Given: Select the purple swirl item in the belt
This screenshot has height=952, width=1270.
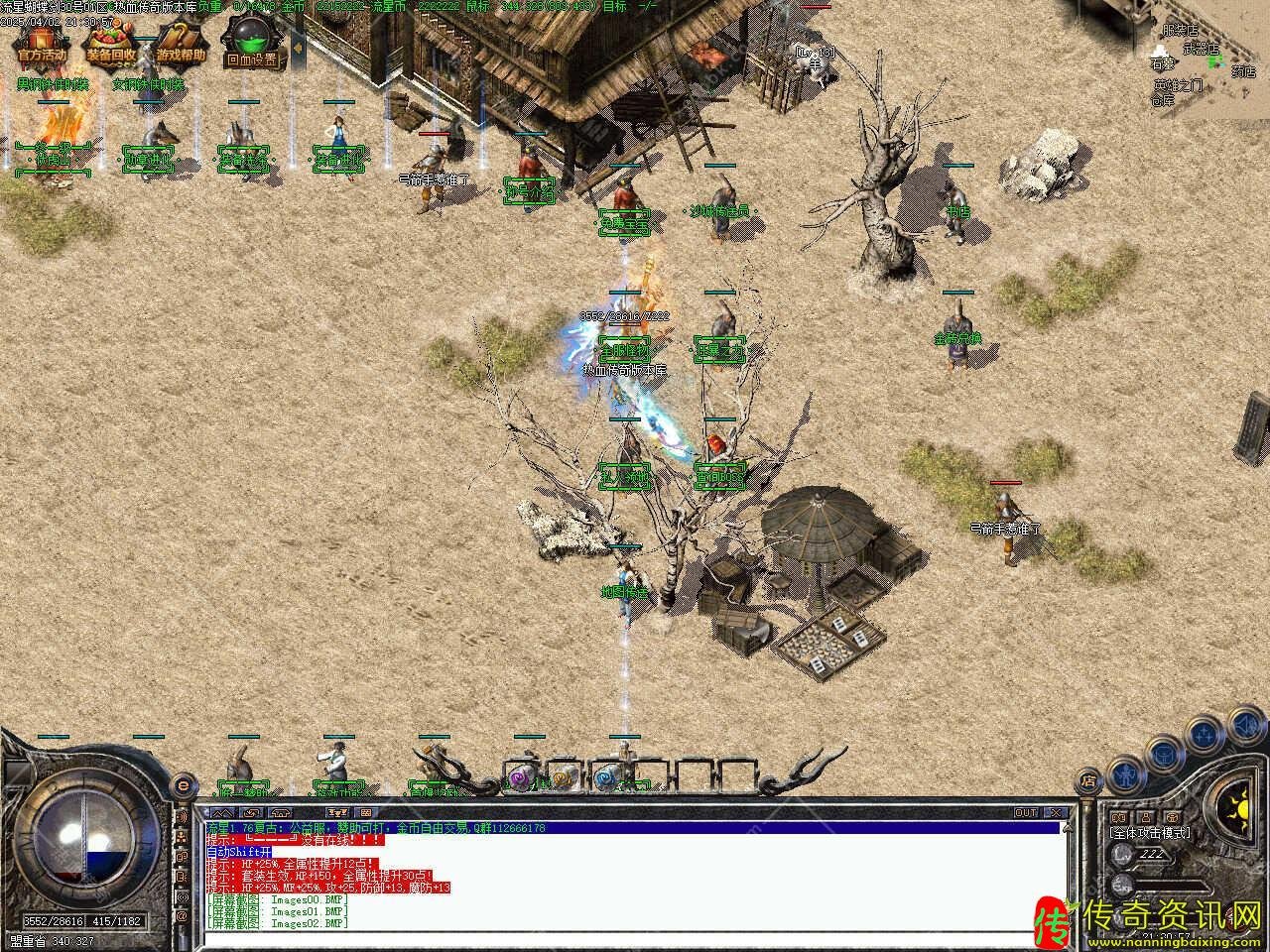Looking at the screenshot, I should pos(521,778).
